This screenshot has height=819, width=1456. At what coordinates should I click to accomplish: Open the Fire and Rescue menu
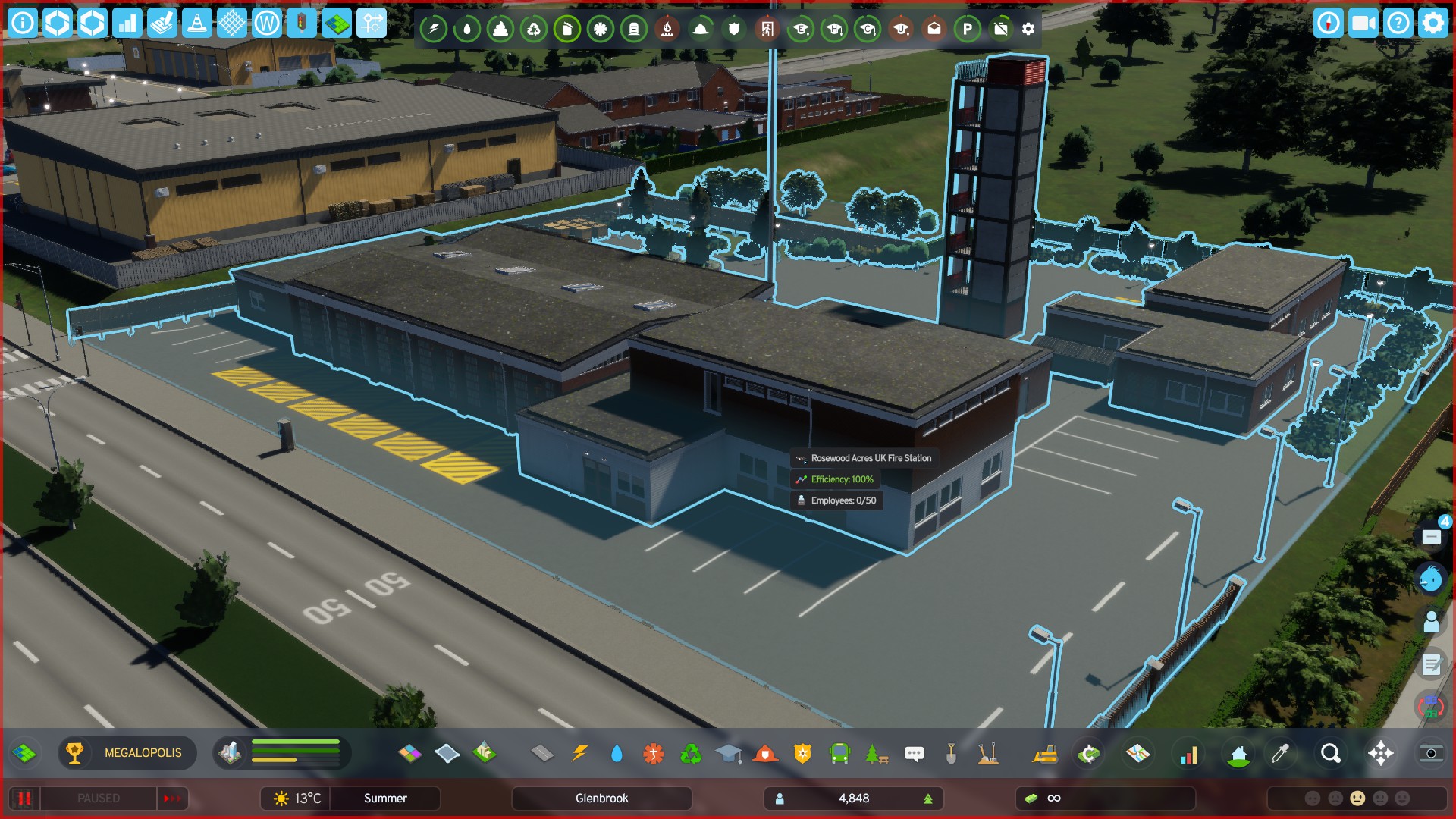[765, 754]
